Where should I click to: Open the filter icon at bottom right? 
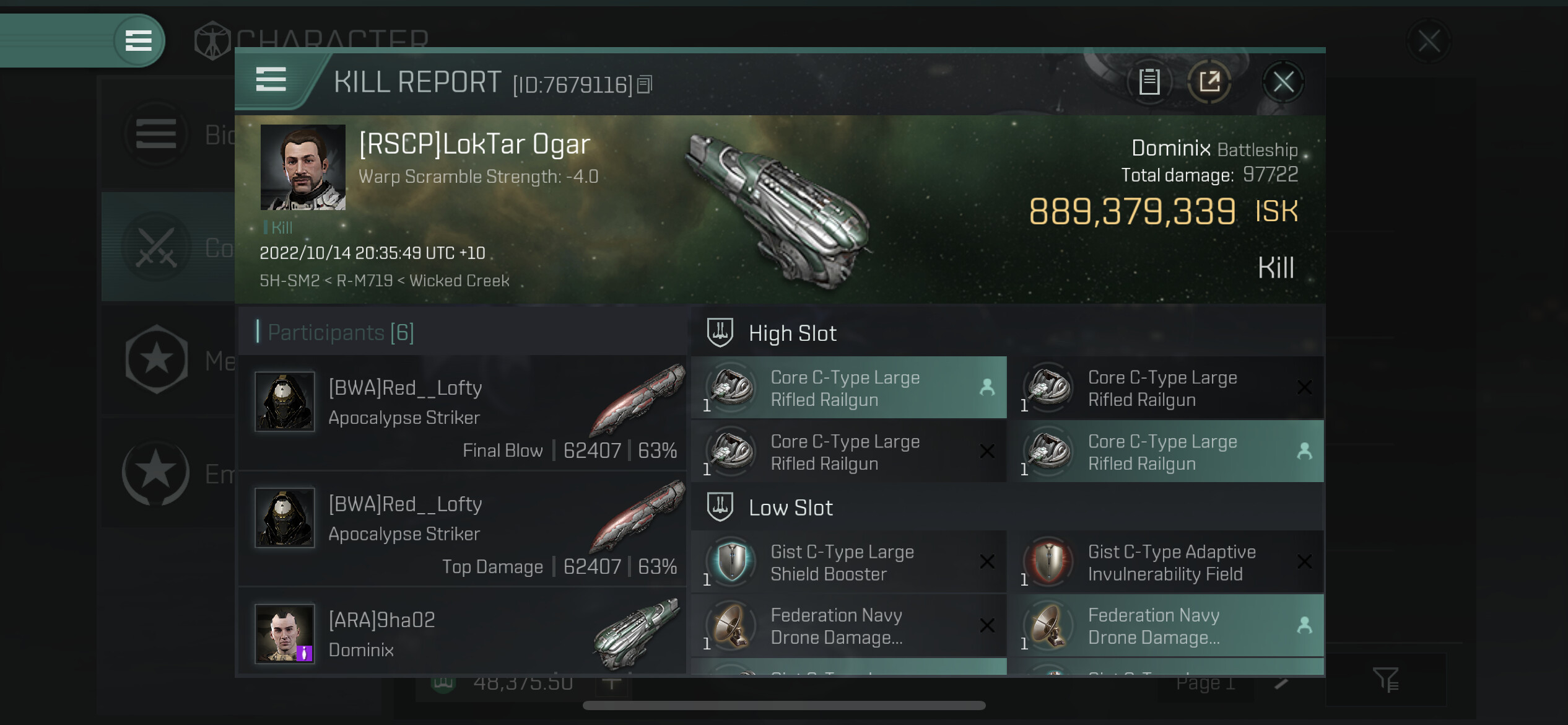1385,680
